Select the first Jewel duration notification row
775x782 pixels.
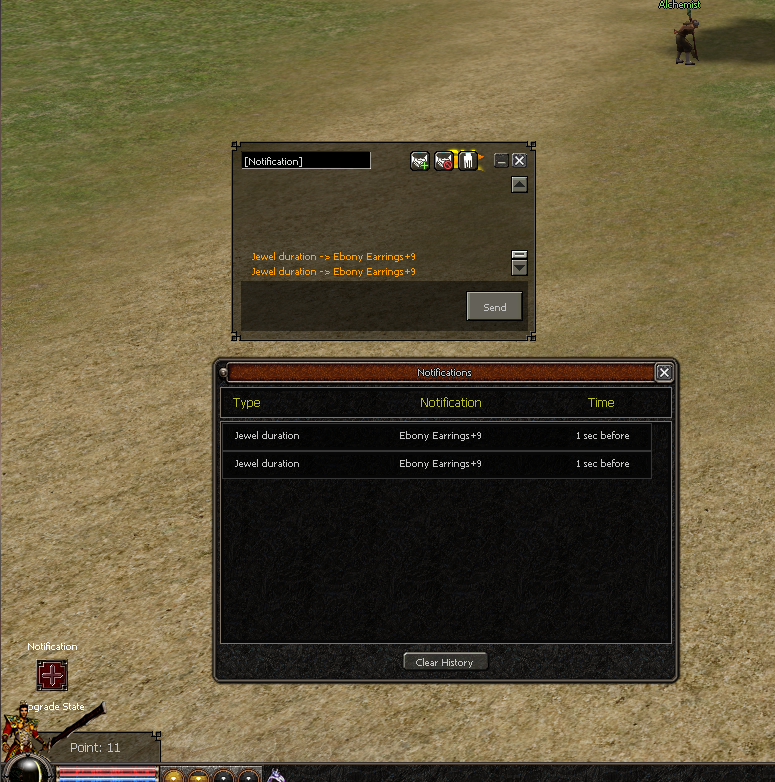point(436,436)
